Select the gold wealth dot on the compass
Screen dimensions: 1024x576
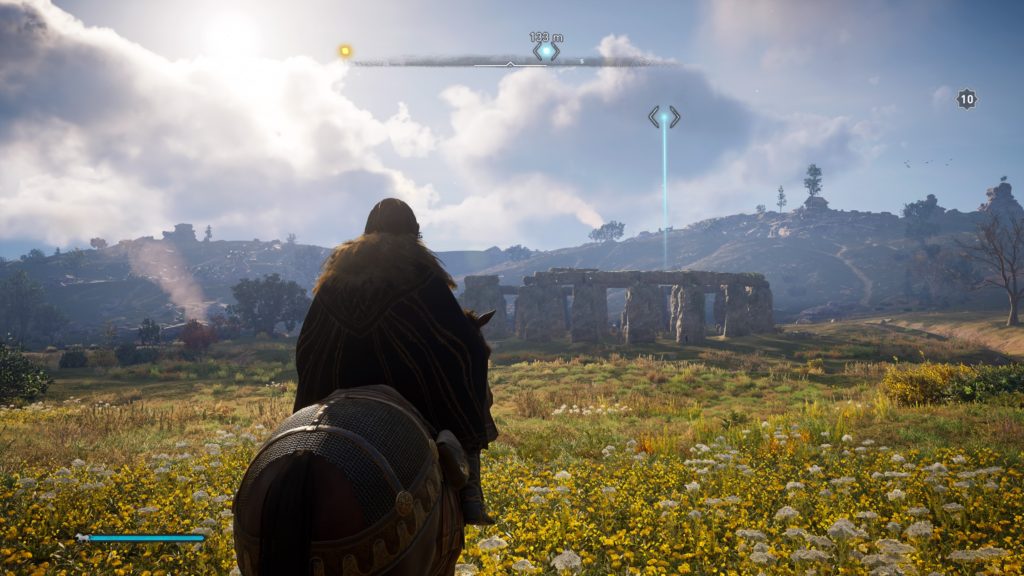pos(345,51)
